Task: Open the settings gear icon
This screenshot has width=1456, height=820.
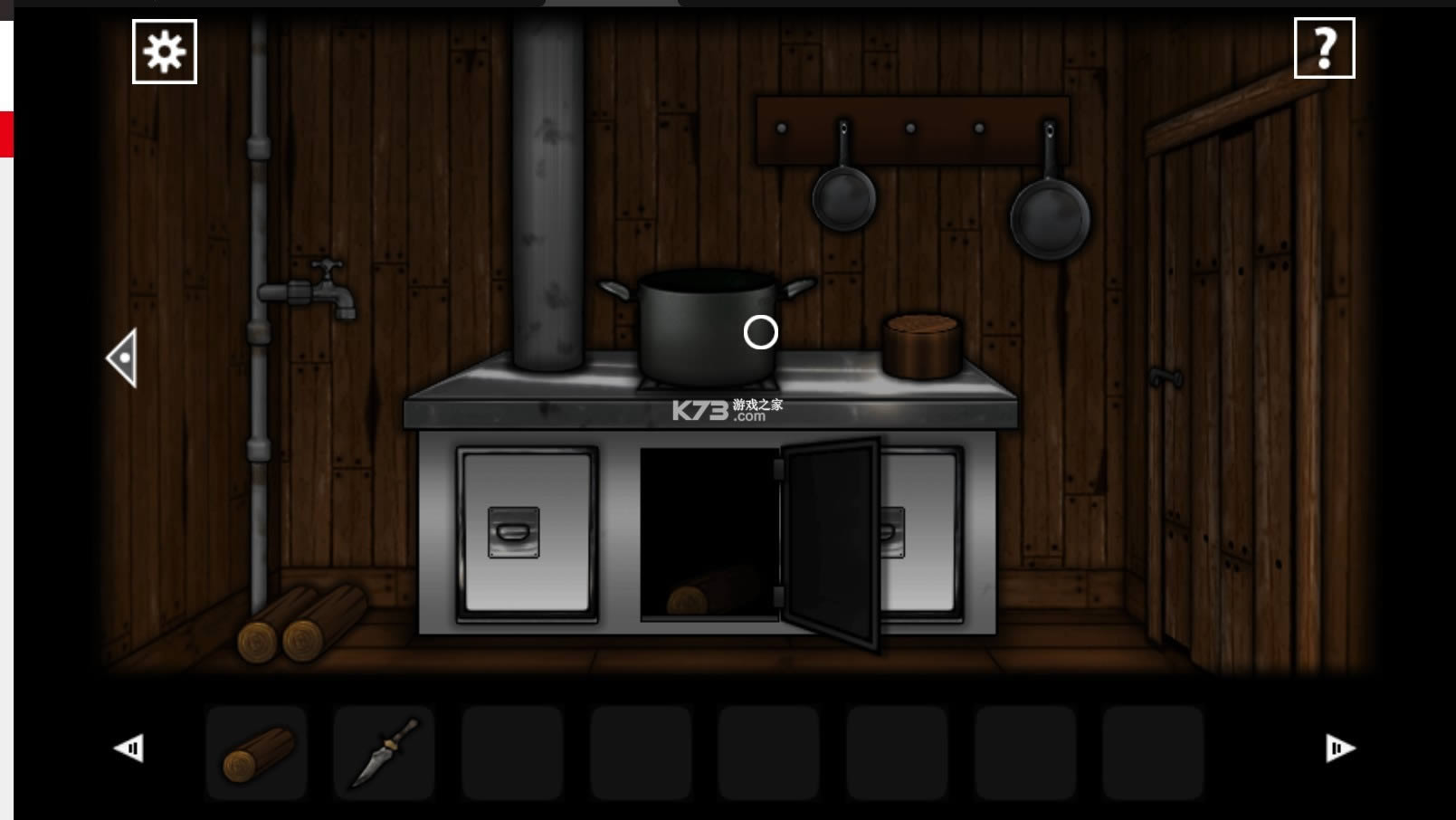Action: [x=164, y=50]
